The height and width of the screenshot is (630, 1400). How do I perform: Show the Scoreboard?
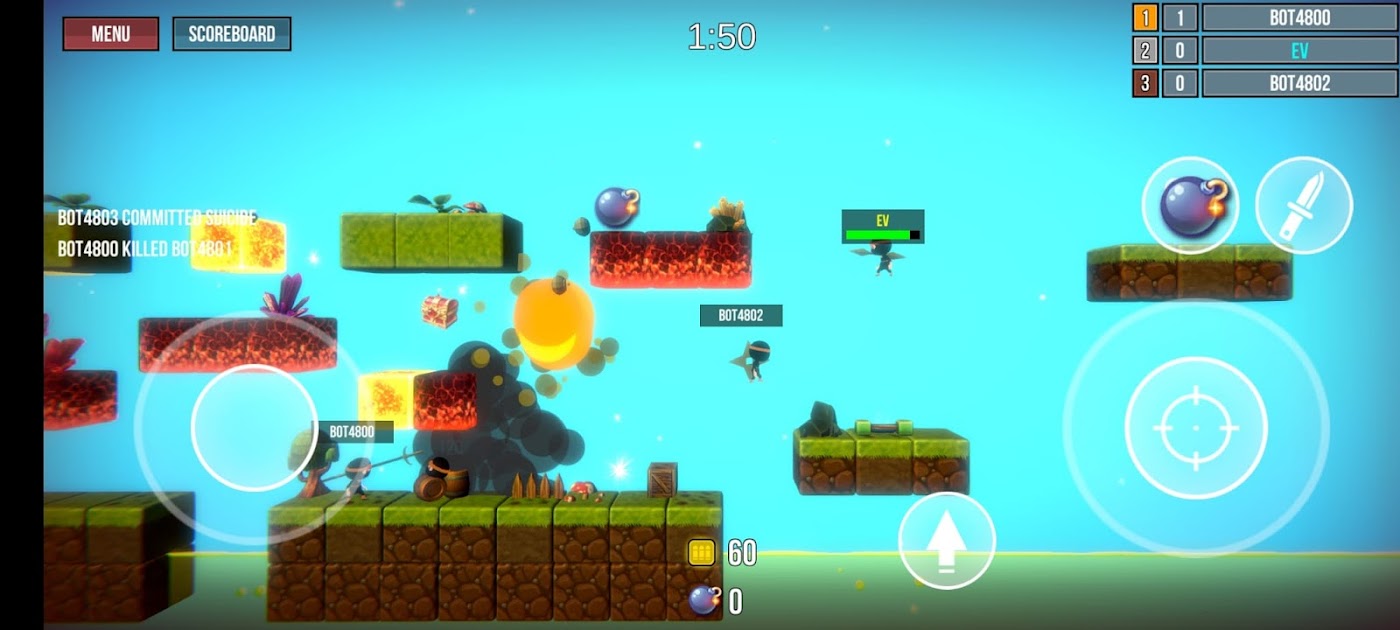tap(231, 34)
